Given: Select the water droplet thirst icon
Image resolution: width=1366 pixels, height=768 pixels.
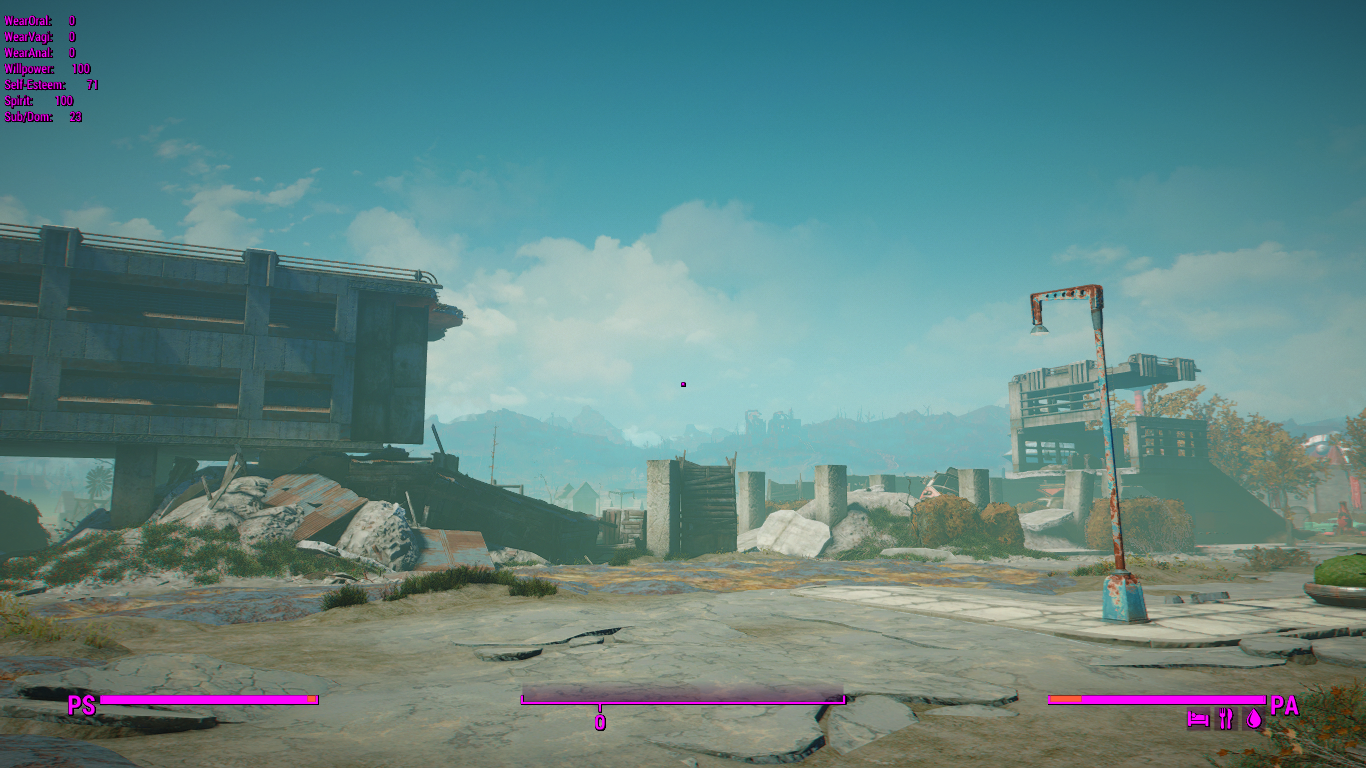Looking at the screenshot, I should point(1255,717).
